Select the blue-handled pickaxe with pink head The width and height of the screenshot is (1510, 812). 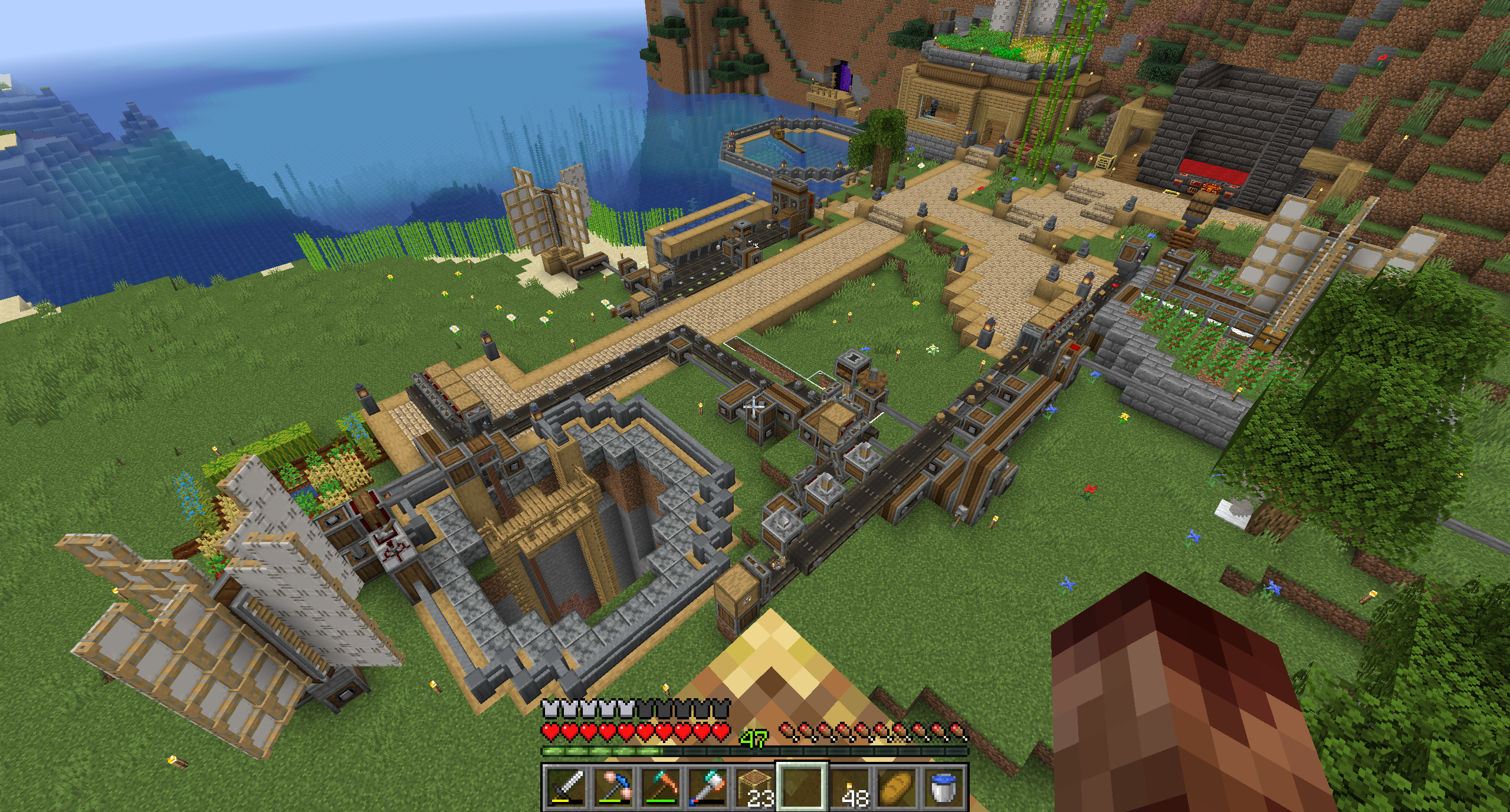coord(613,788)
